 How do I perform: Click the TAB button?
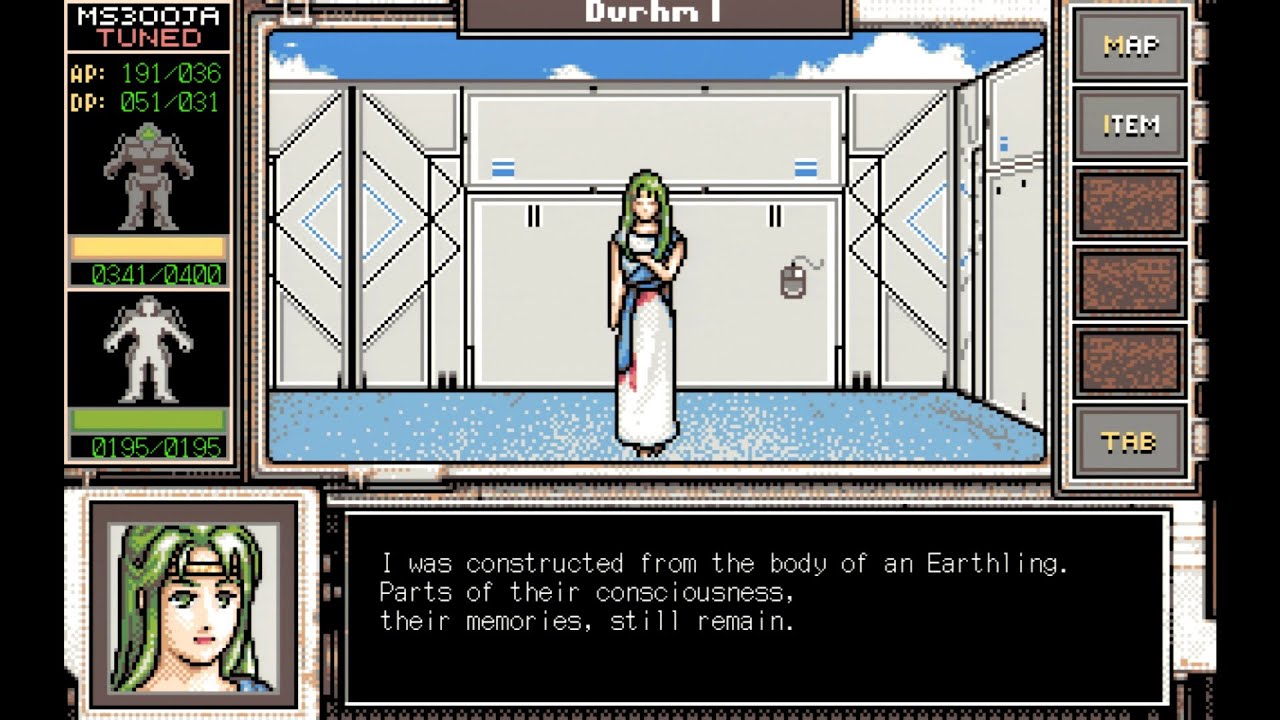click(x=1130, y=442)
